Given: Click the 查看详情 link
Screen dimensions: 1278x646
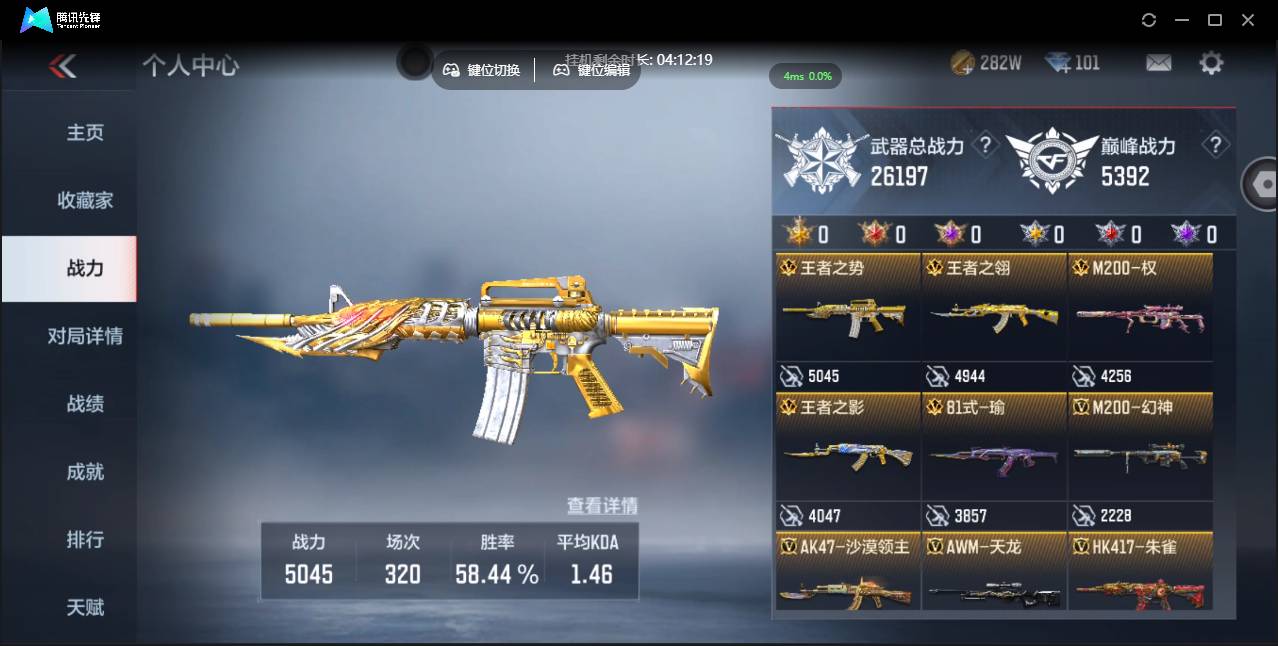Looking at the screenshot, I should pos(602,506).
